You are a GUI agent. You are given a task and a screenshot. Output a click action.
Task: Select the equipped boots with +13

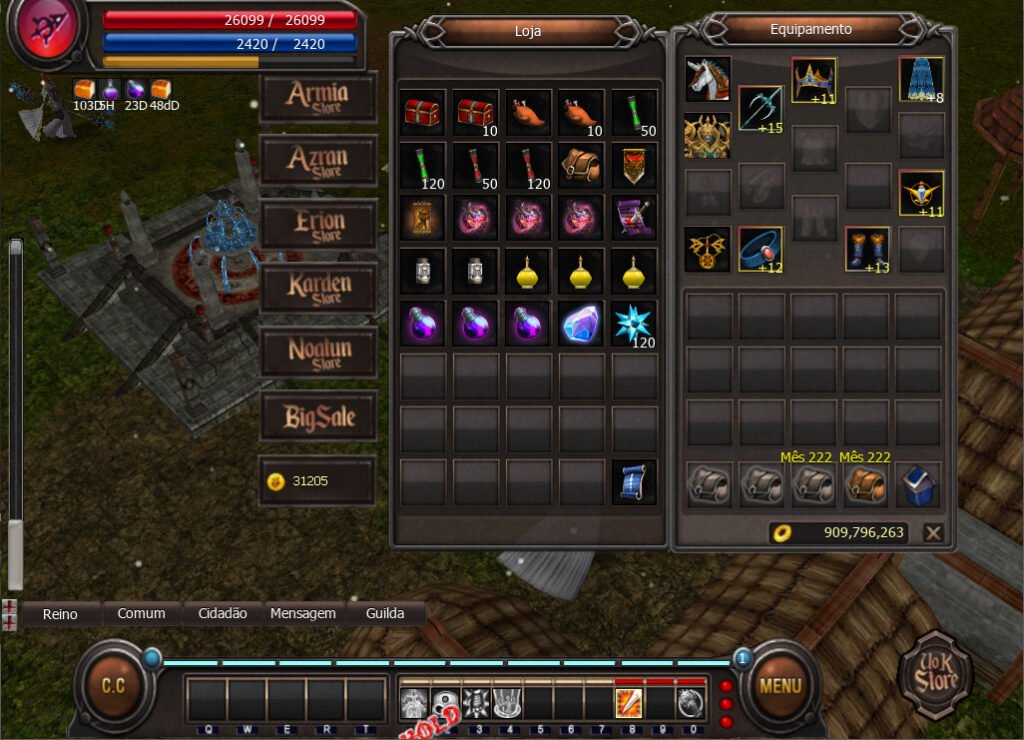867,249
